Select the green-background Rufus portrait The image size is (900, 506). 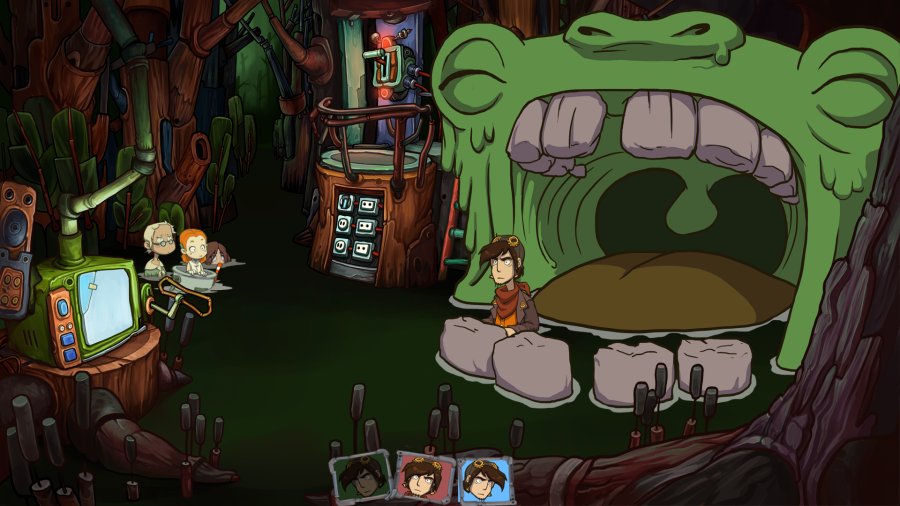361,479
